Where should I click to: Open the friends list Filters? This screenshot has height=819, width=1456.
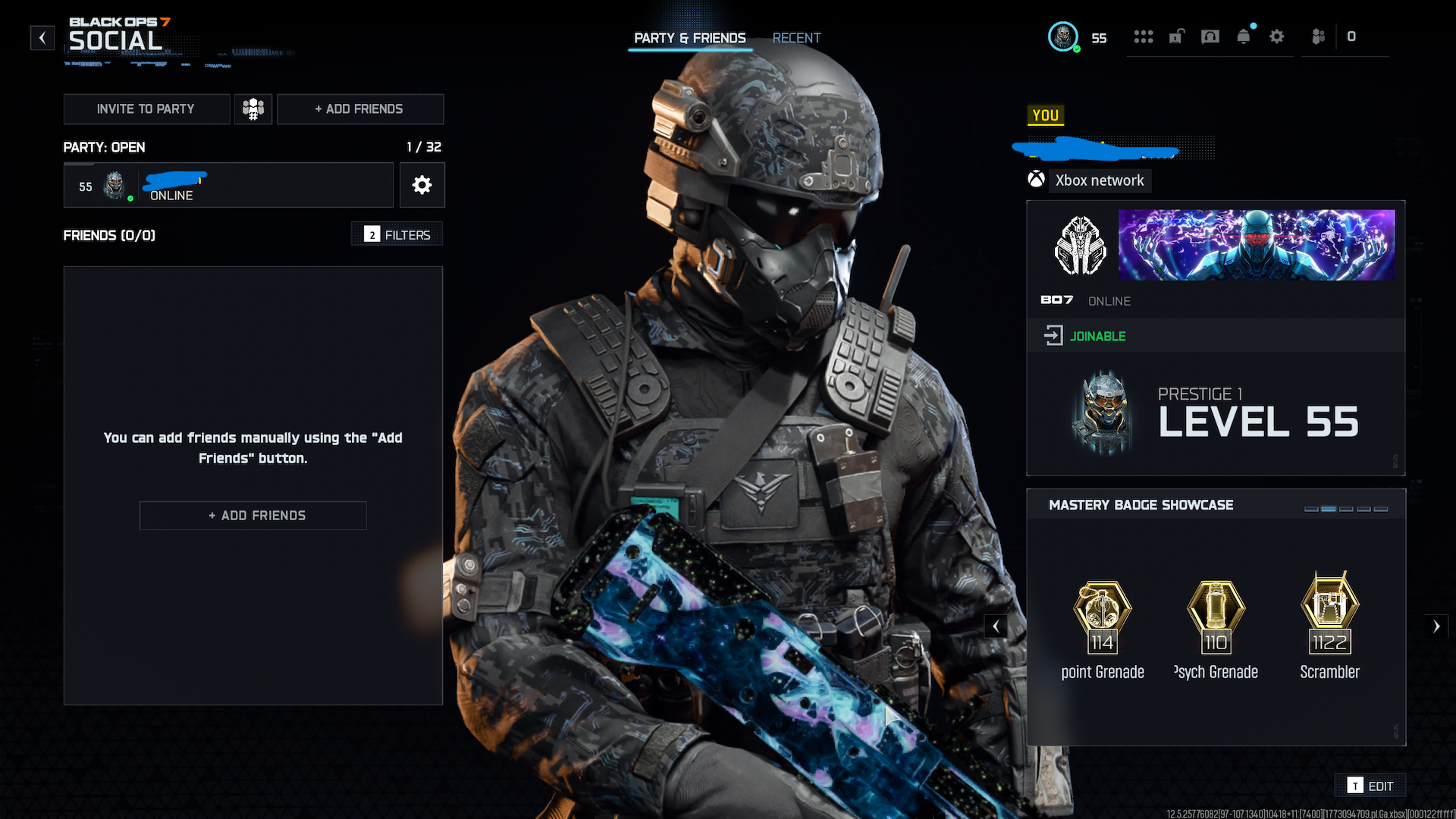(397, 234)
